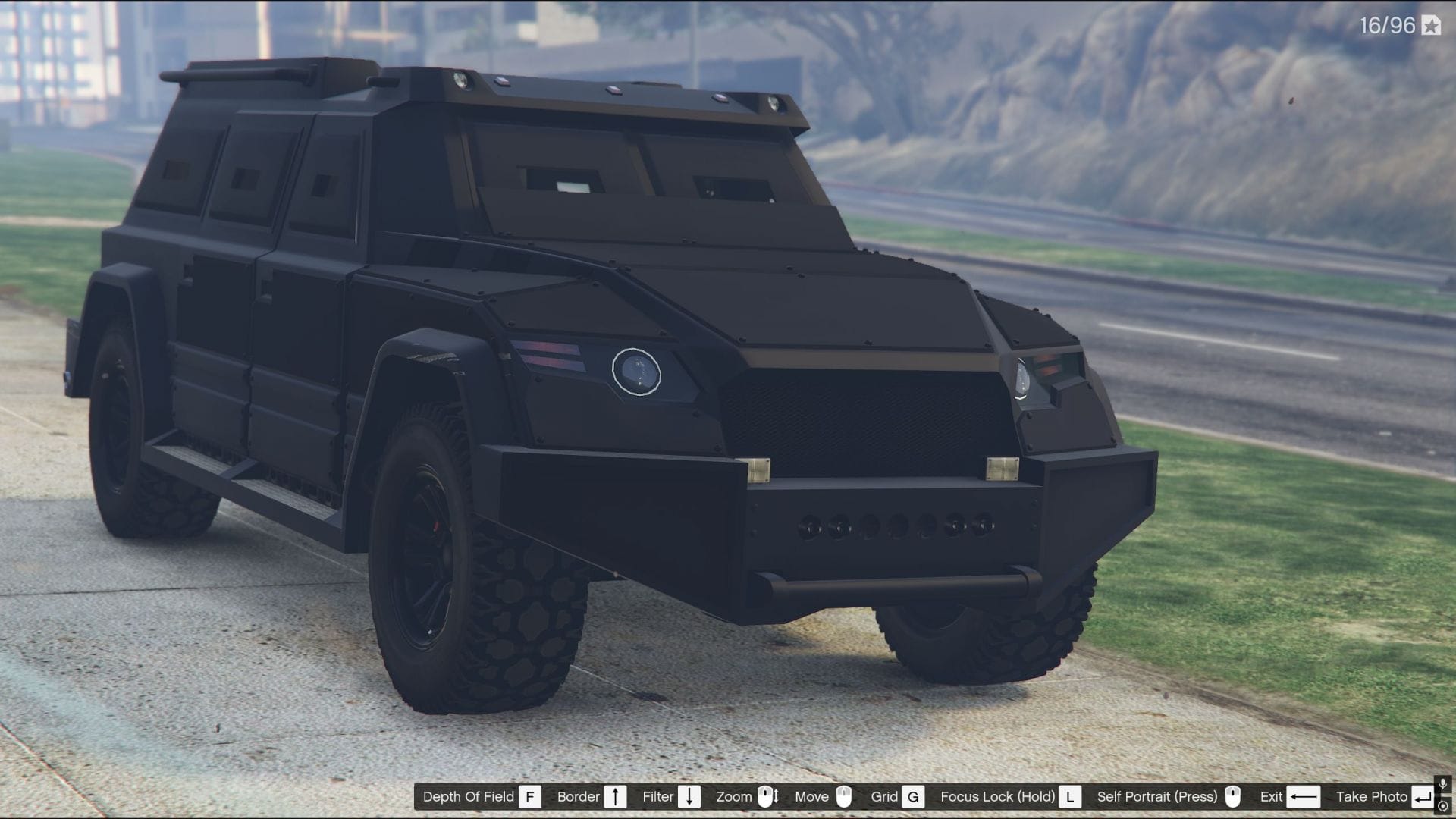This screenshot has height=819, width=1456.
Task: Select the Self Portrait option in the toolbar
Action: (1157, 796)
